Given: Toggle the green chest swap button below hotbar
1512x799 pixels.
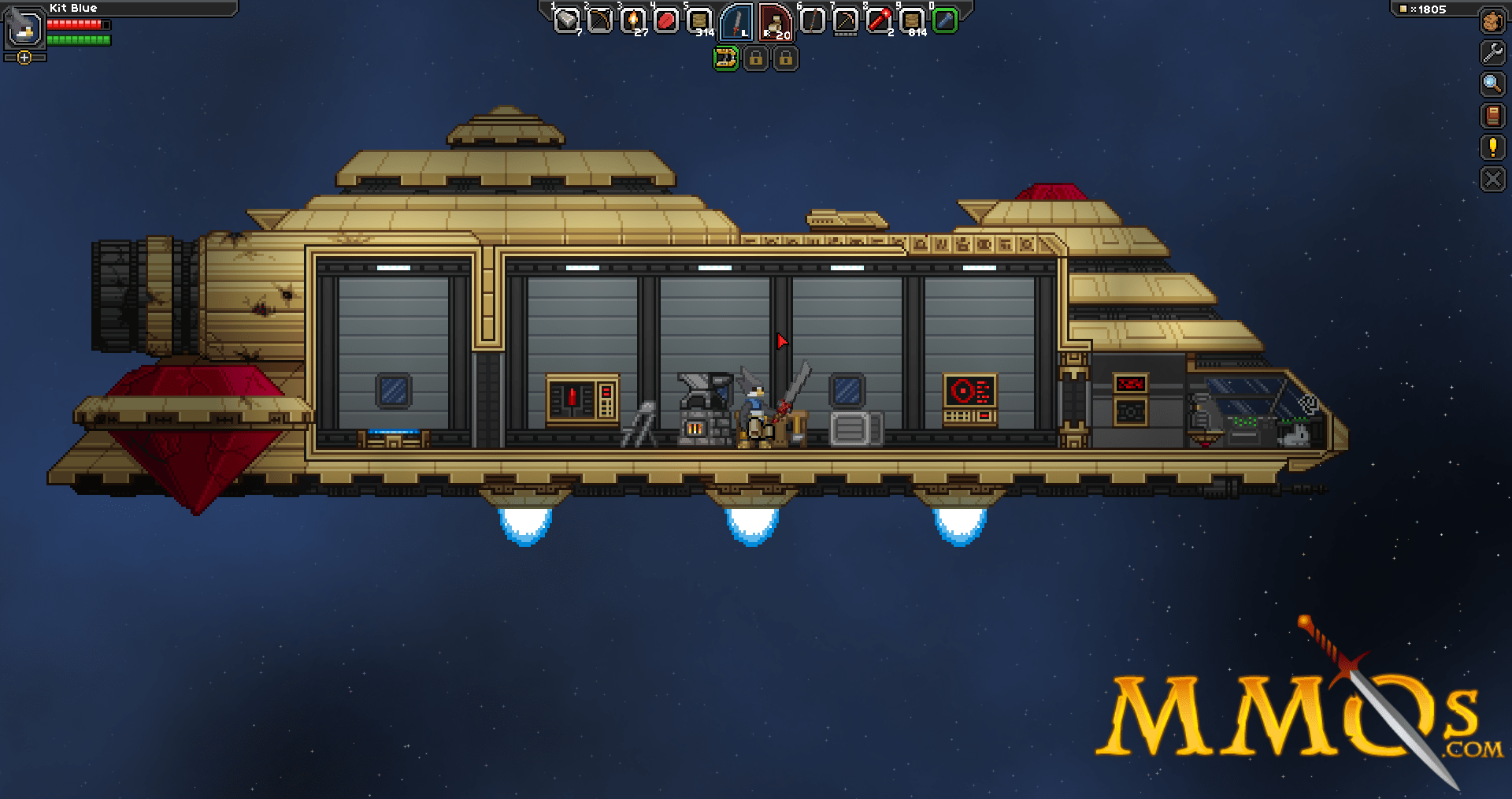Looking at the screenshot, I should point(725,59).
